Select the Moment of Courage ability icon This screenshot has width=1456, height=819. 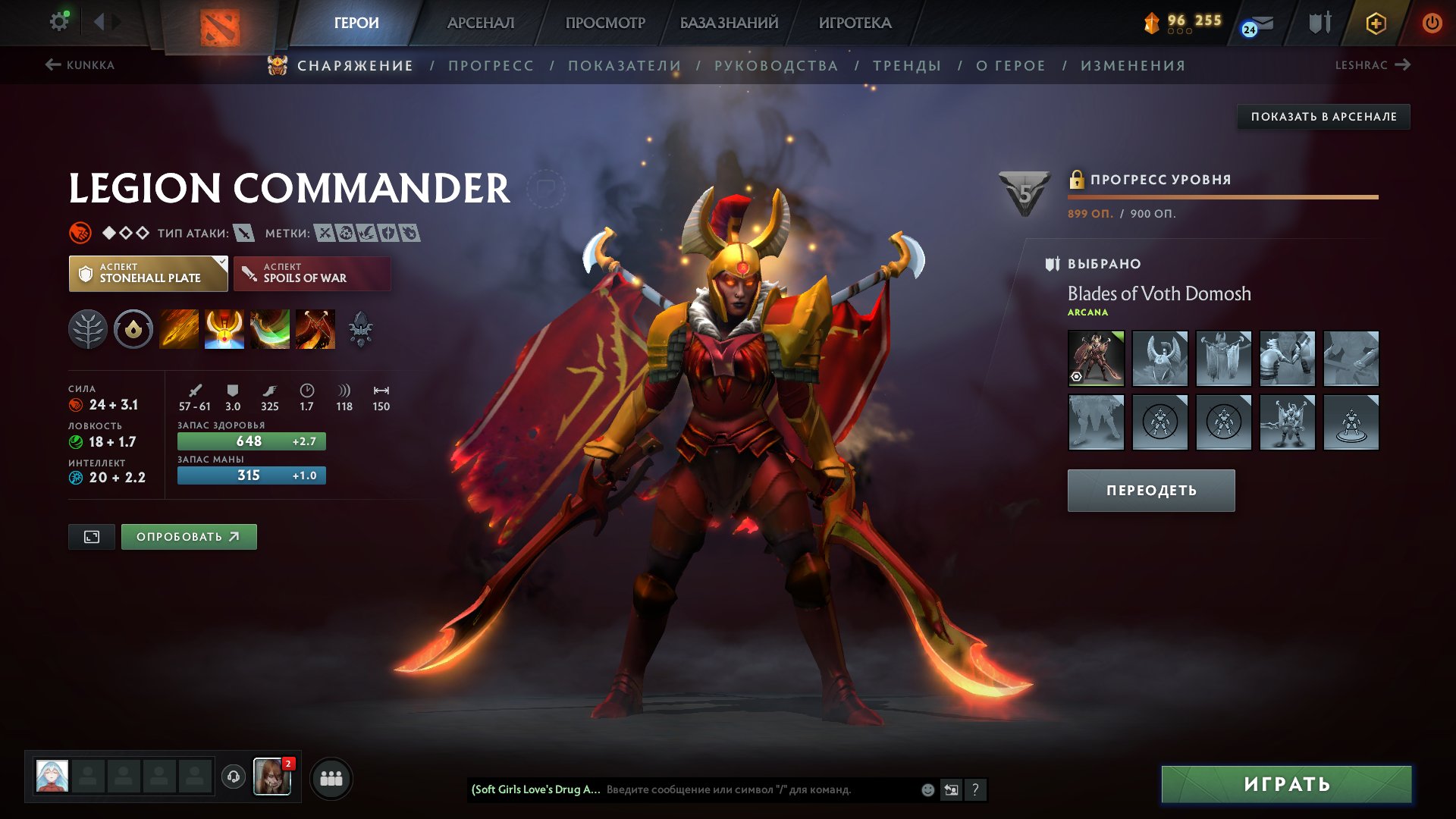[270, 328]
